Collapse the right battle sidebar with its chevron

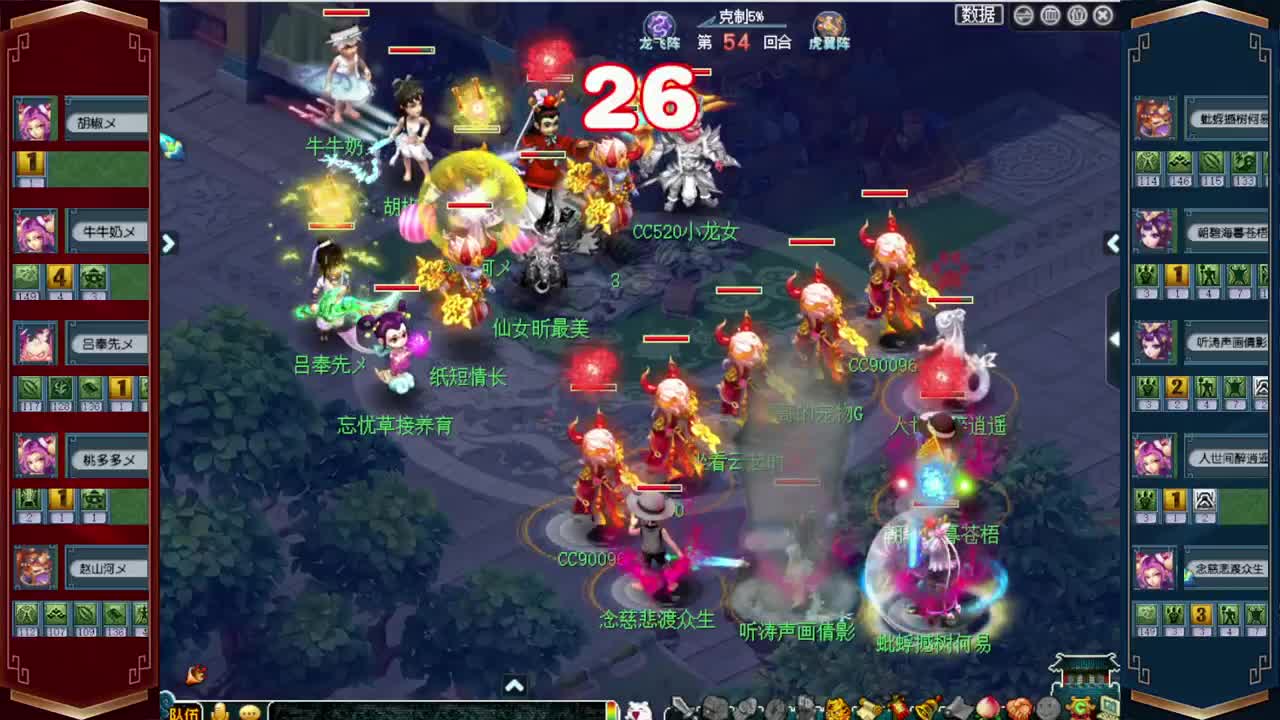pyautogui.click(x=1113, y=243)
